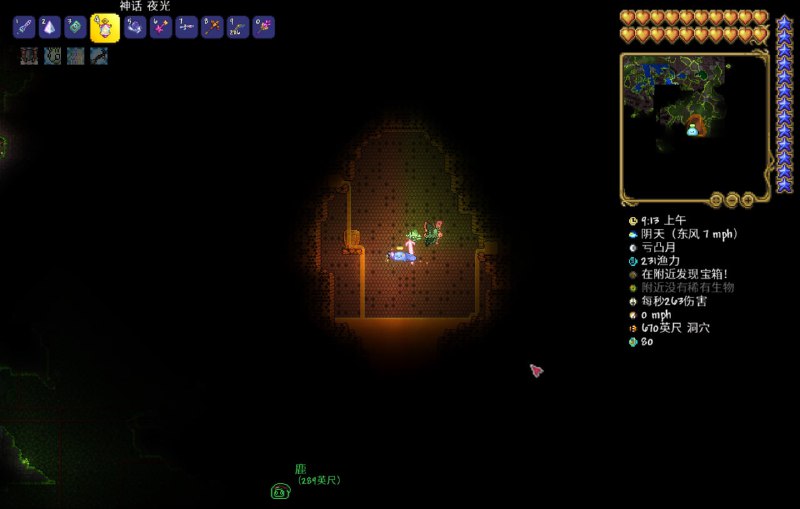The height and width of the screenshot is (509, 800).
Task: Equip the bow with 286 ammo in slot 9
Action: pos(238,28)
